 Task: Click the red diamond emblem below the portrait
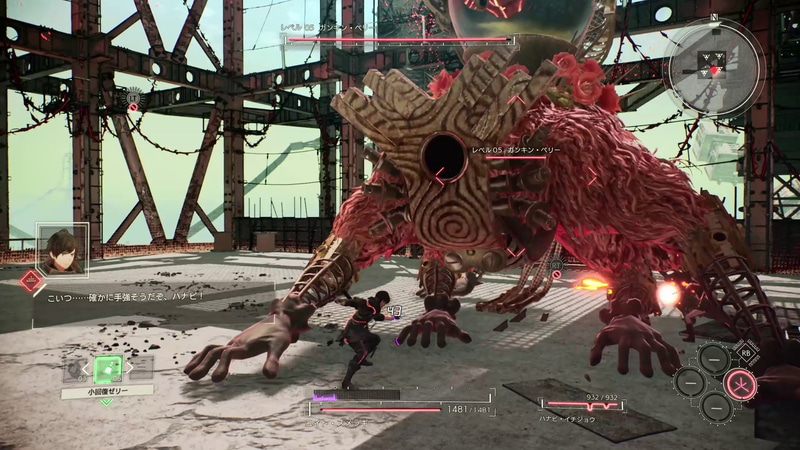click(x=32, y=282)
